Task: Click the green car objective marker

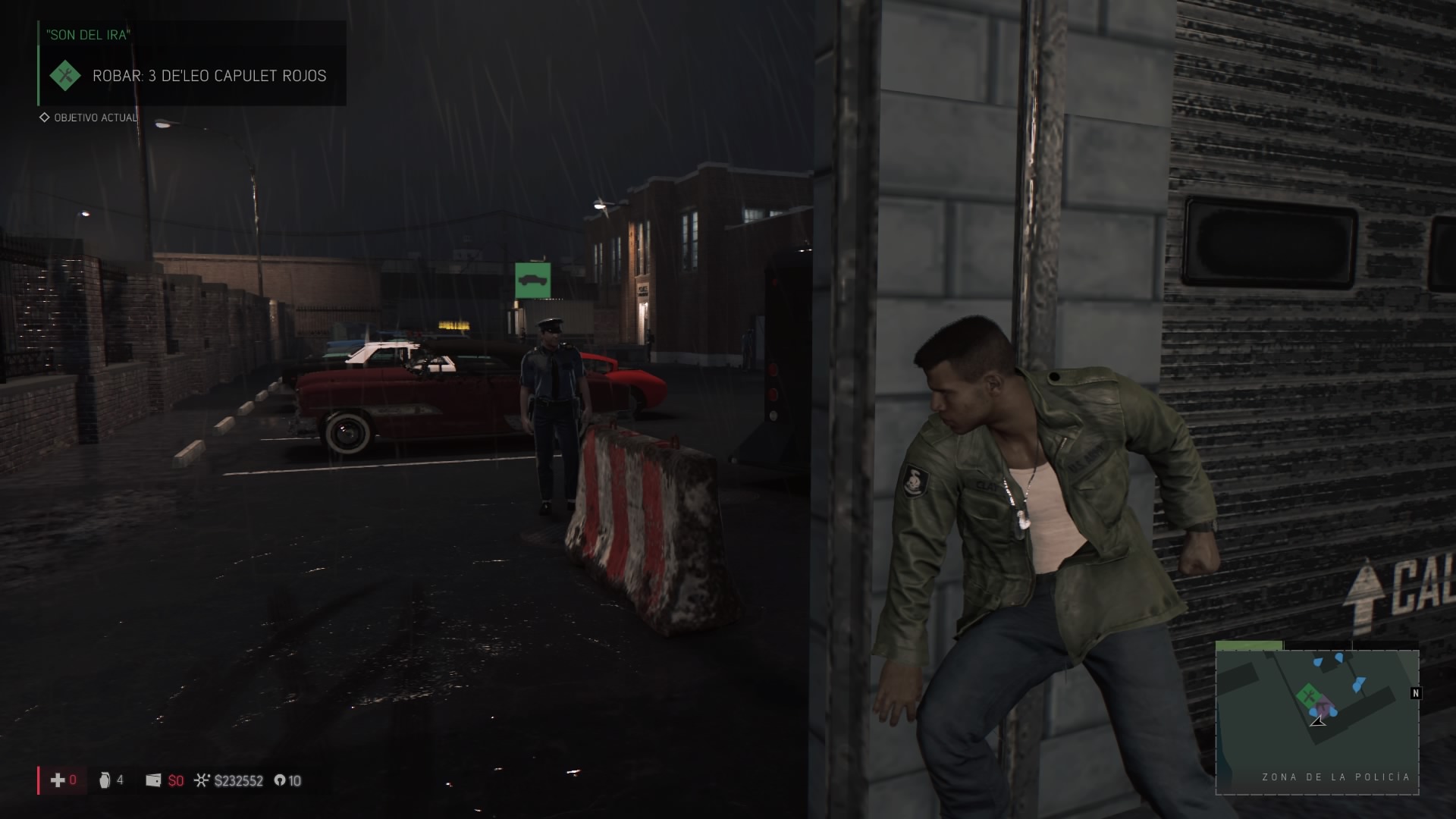Action: 532,281
